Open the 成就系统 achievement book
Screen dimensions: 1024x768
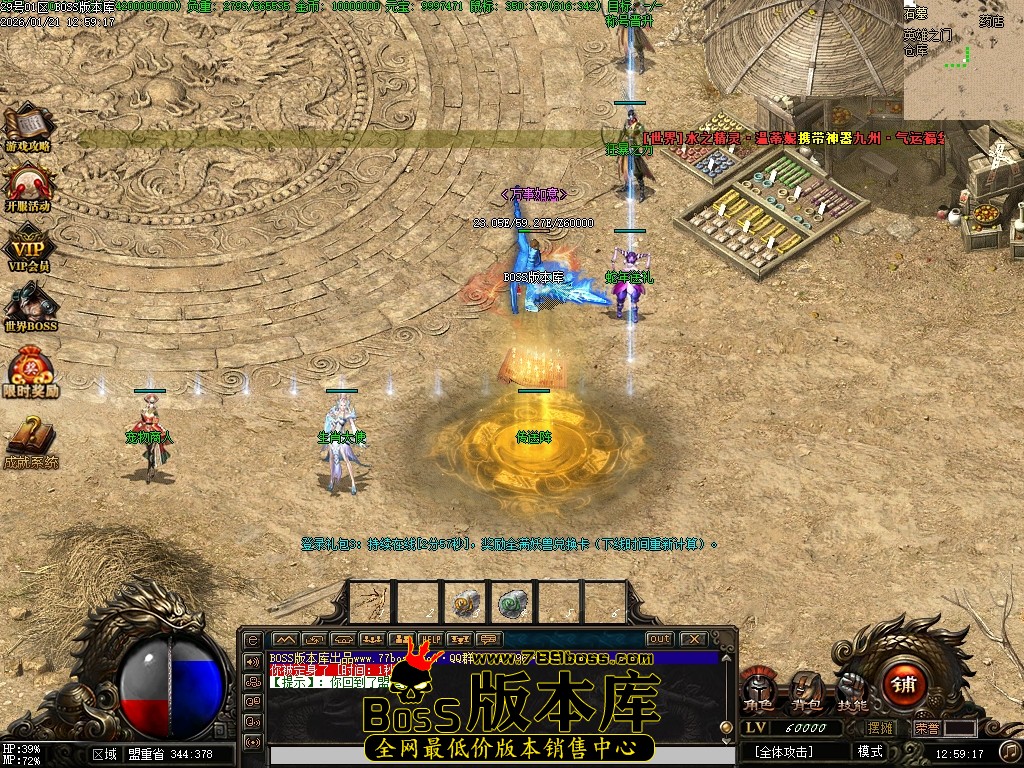[x=30, y=438]
